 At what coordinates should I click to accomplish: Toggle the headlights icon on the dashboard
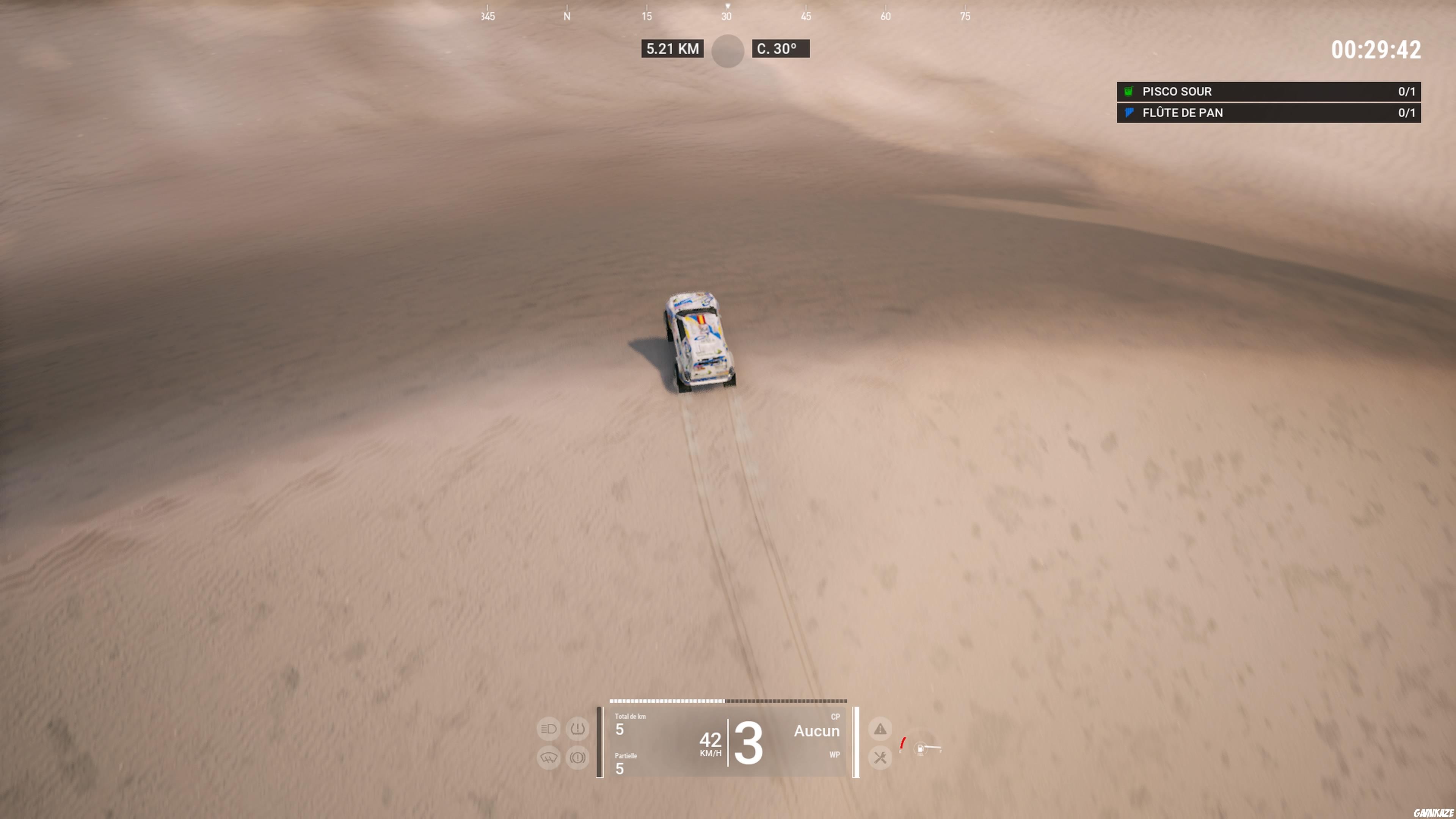click(548, 729)
